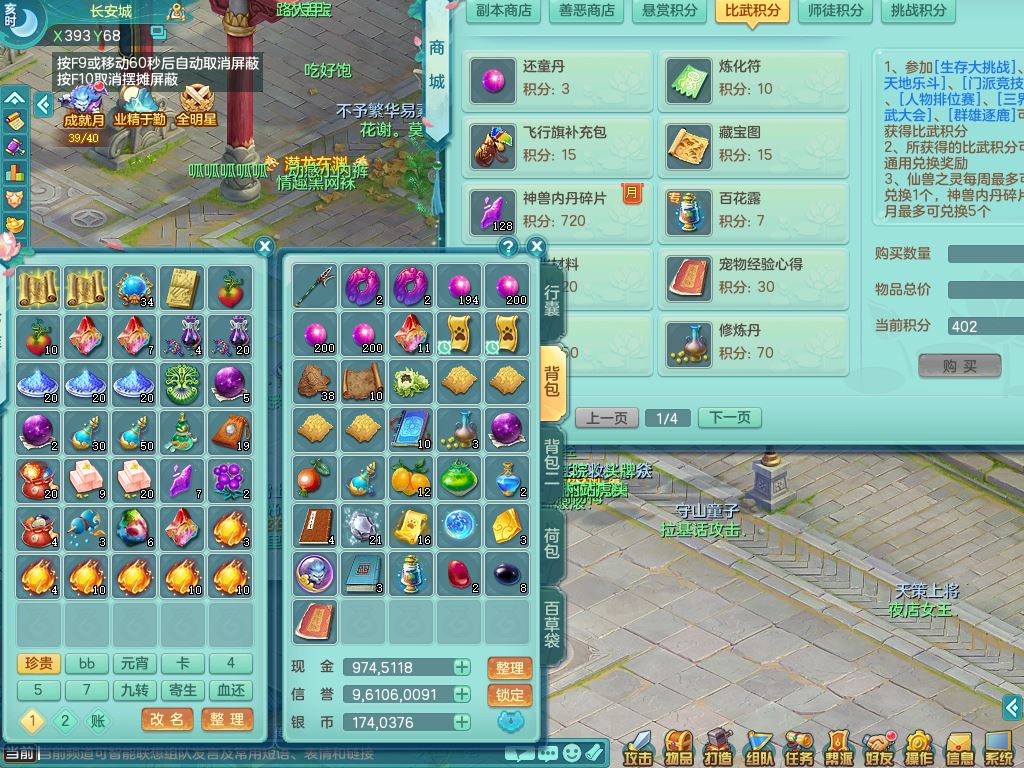
Task: Tidy the backpack with 整理 beside 现金
Action: (509, 668)
